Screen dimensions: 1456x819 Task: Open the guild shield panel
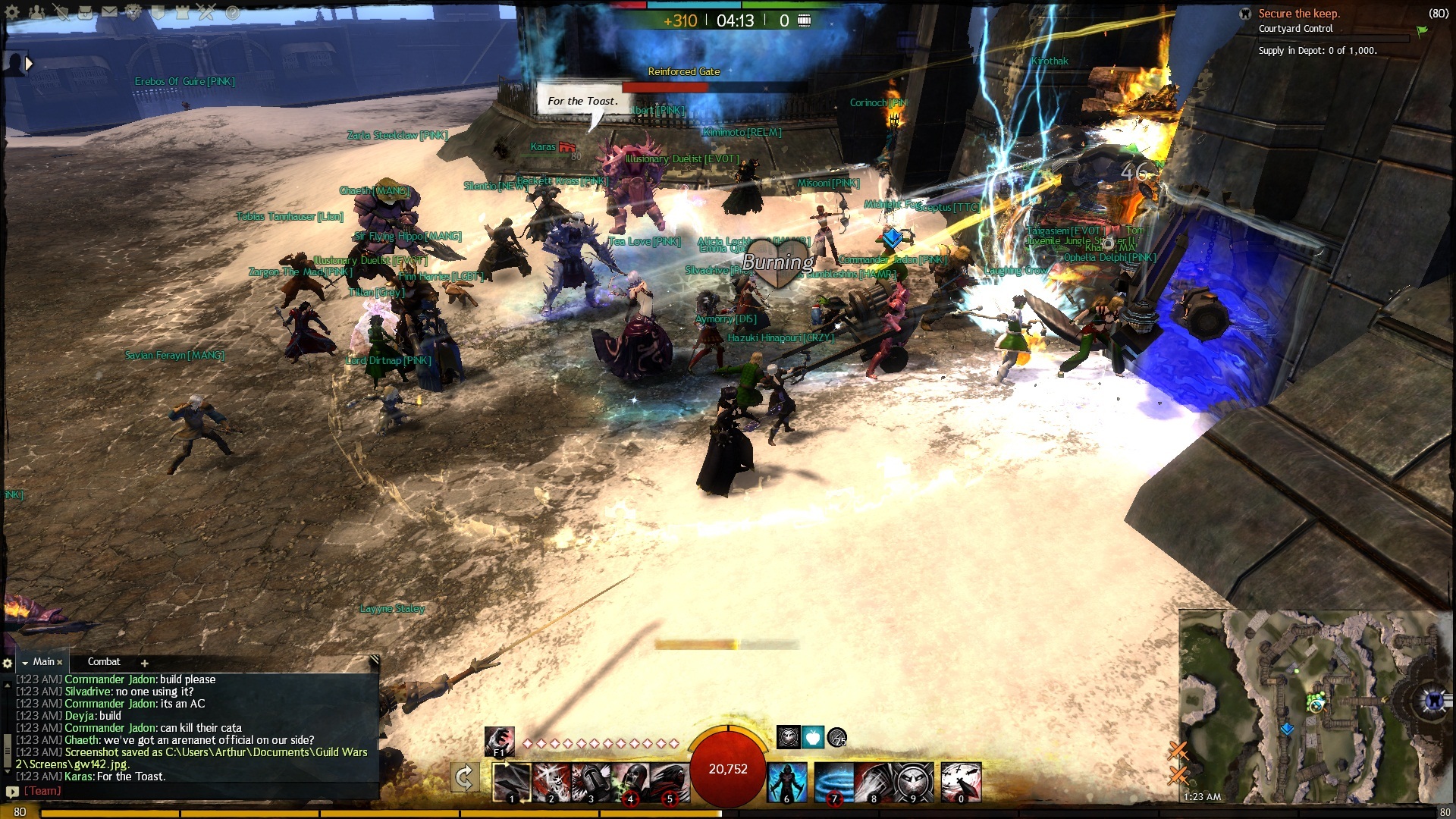158,12
